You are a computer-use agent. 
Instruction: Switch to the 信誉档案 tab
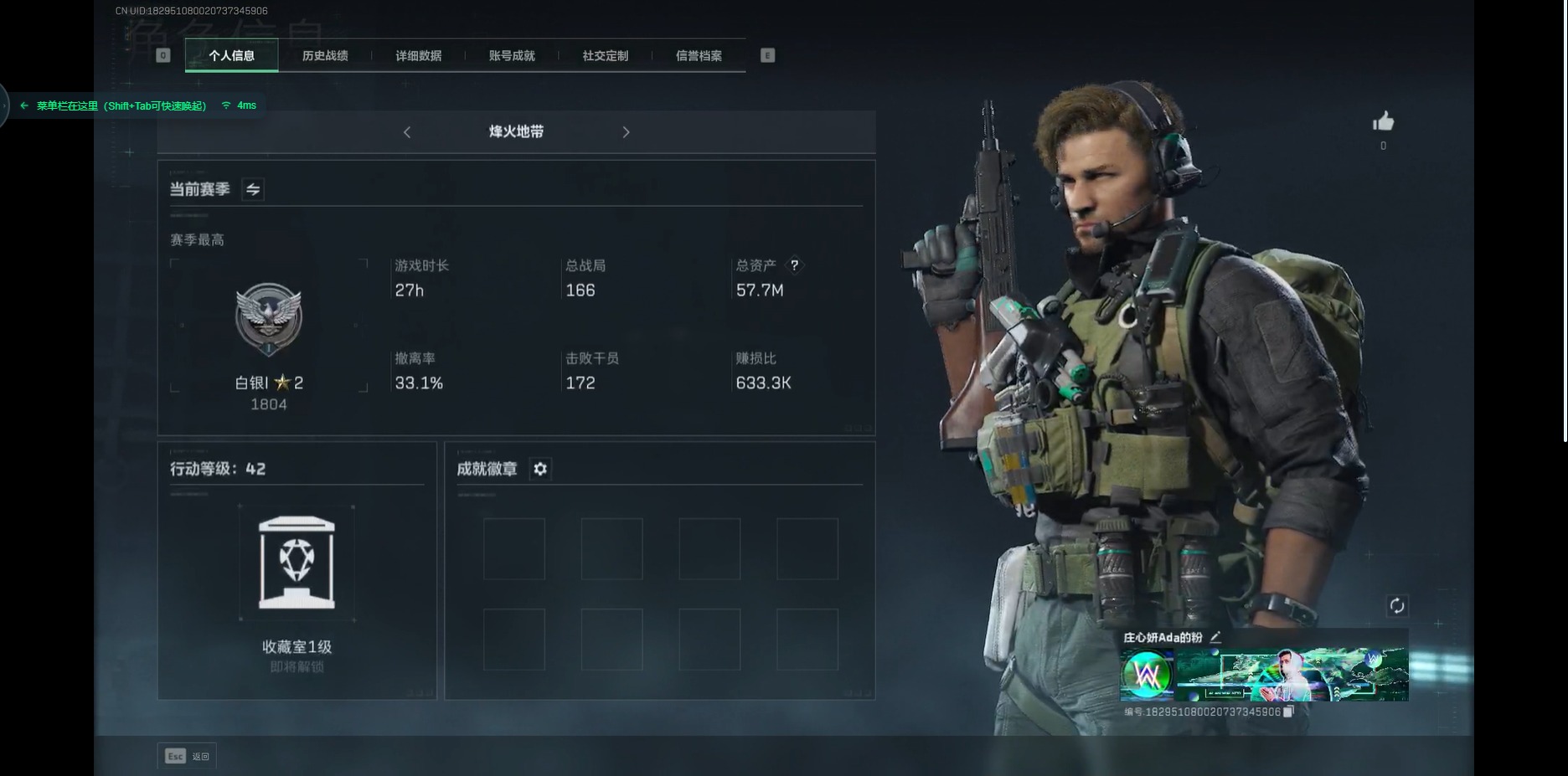click(699, 56)
